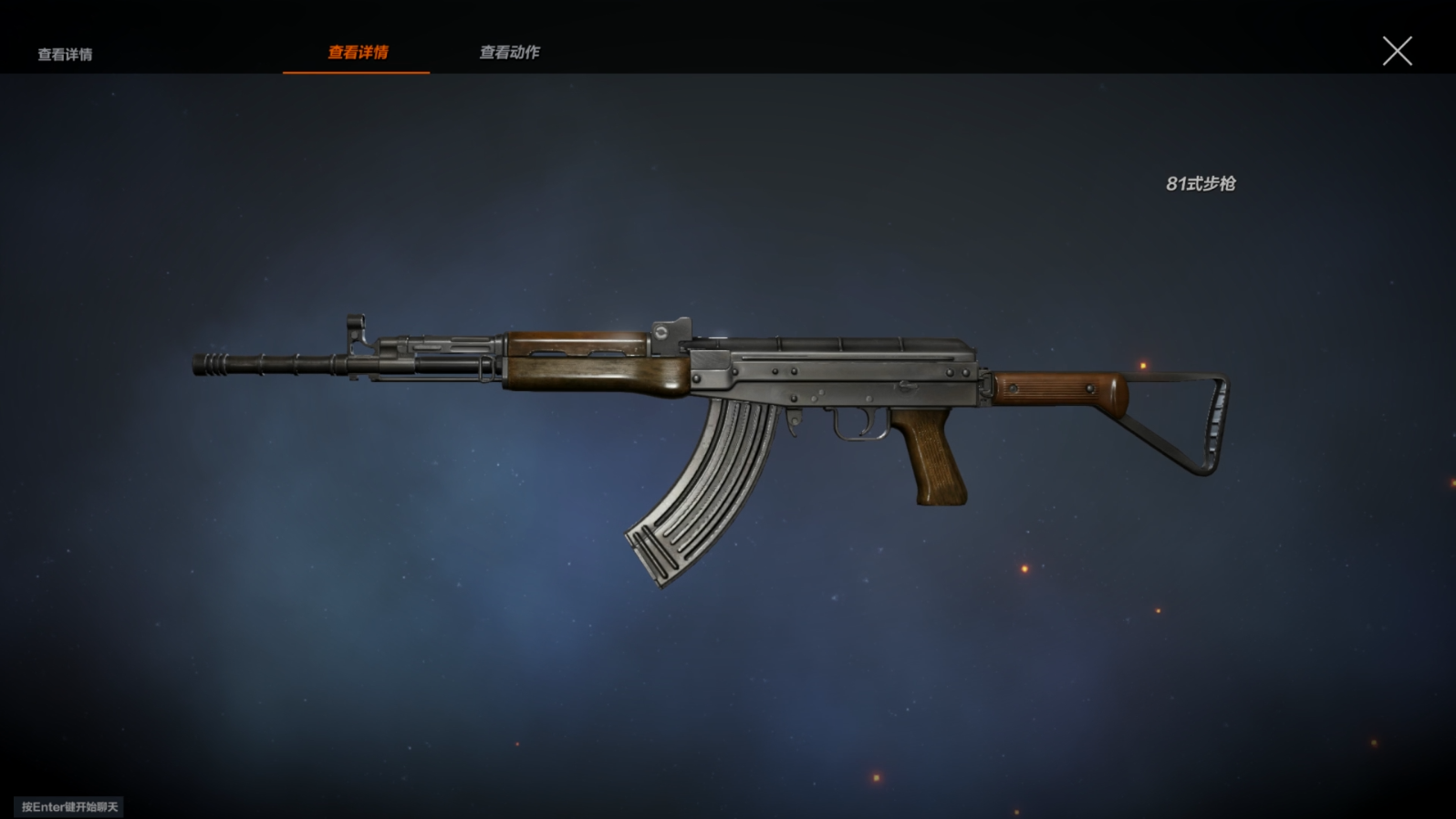Viewport: 1456px width, 819px height.
Task: Click the Enter chat prompt box
Action: click(x=69, y=807)
